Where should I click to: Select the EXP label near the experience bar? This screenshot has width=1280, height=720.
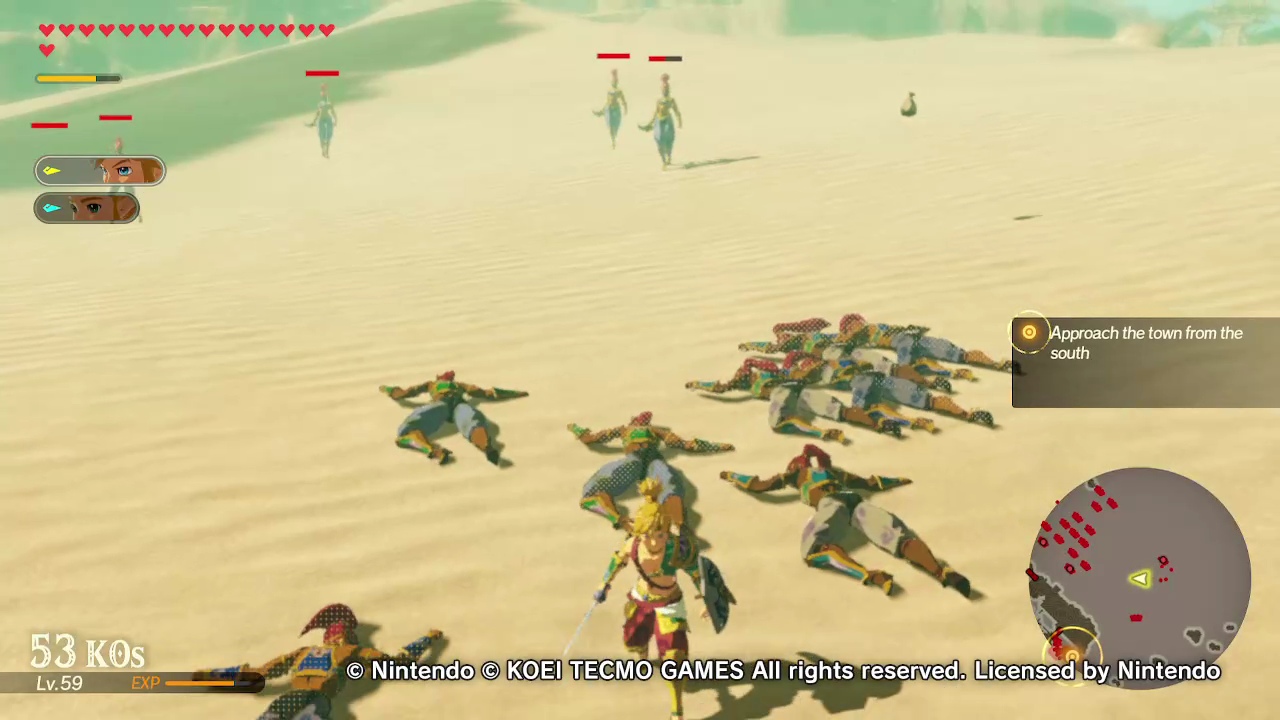[x=146, y=683]
